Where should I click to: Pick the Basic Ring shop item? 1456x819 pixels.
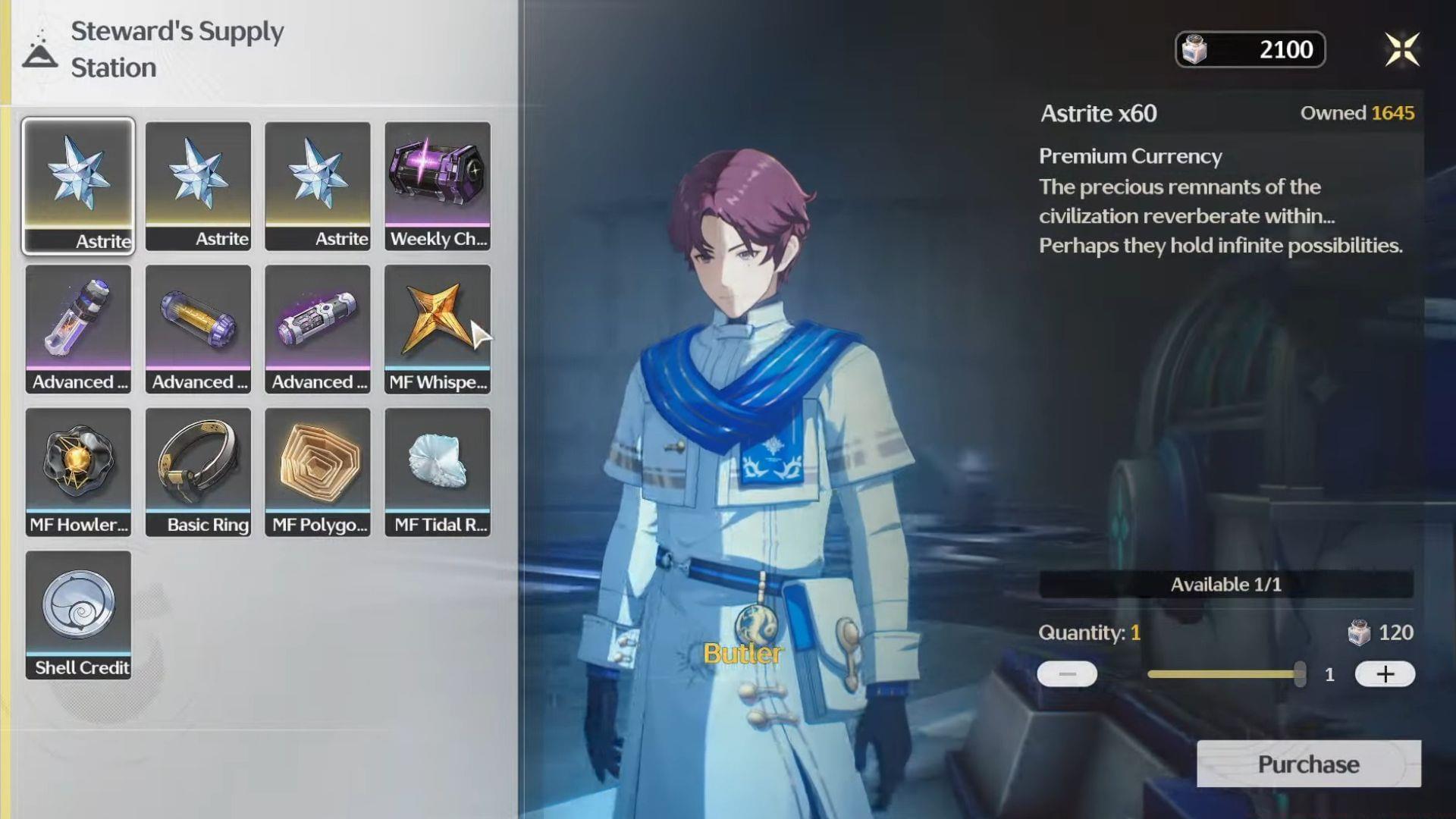(198, 472)
